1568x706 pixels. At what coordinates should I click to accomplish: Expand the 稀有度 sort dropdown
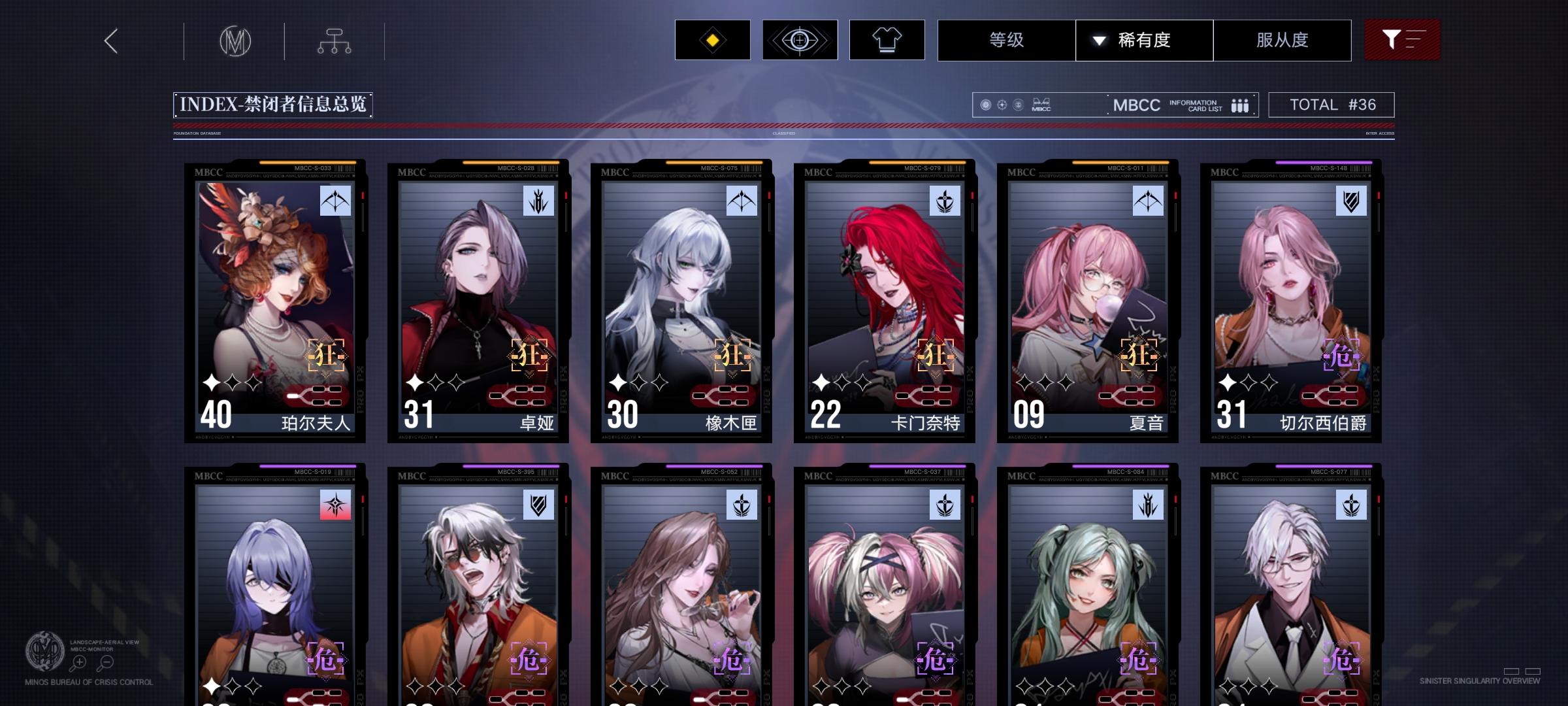1145,40
